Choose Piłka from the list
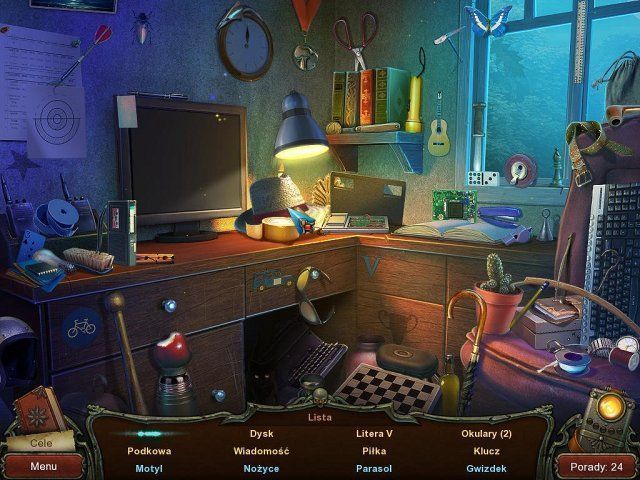 coord(374,451)
